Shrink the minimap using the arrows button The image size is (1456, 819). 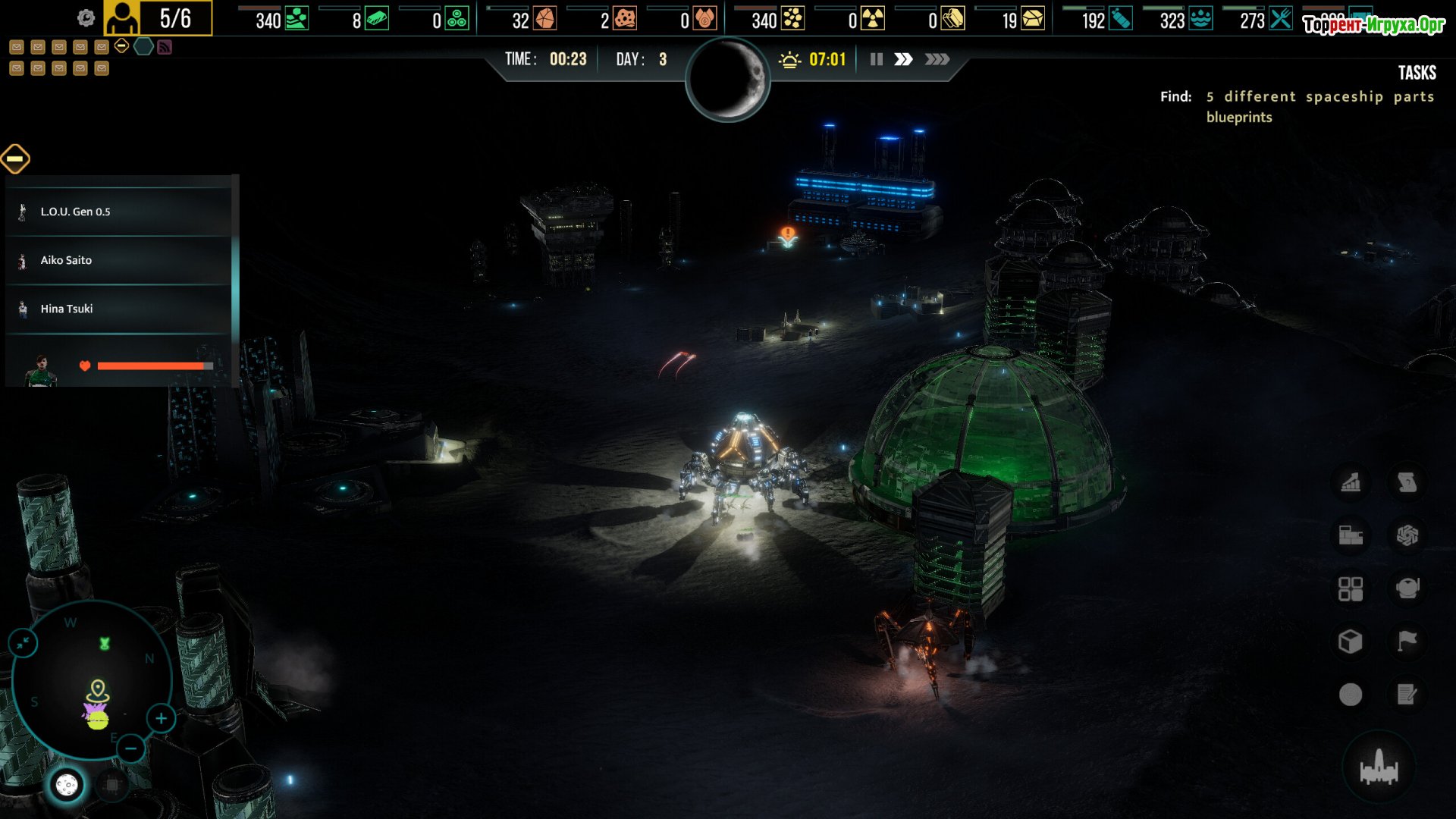tap(23, 643)
